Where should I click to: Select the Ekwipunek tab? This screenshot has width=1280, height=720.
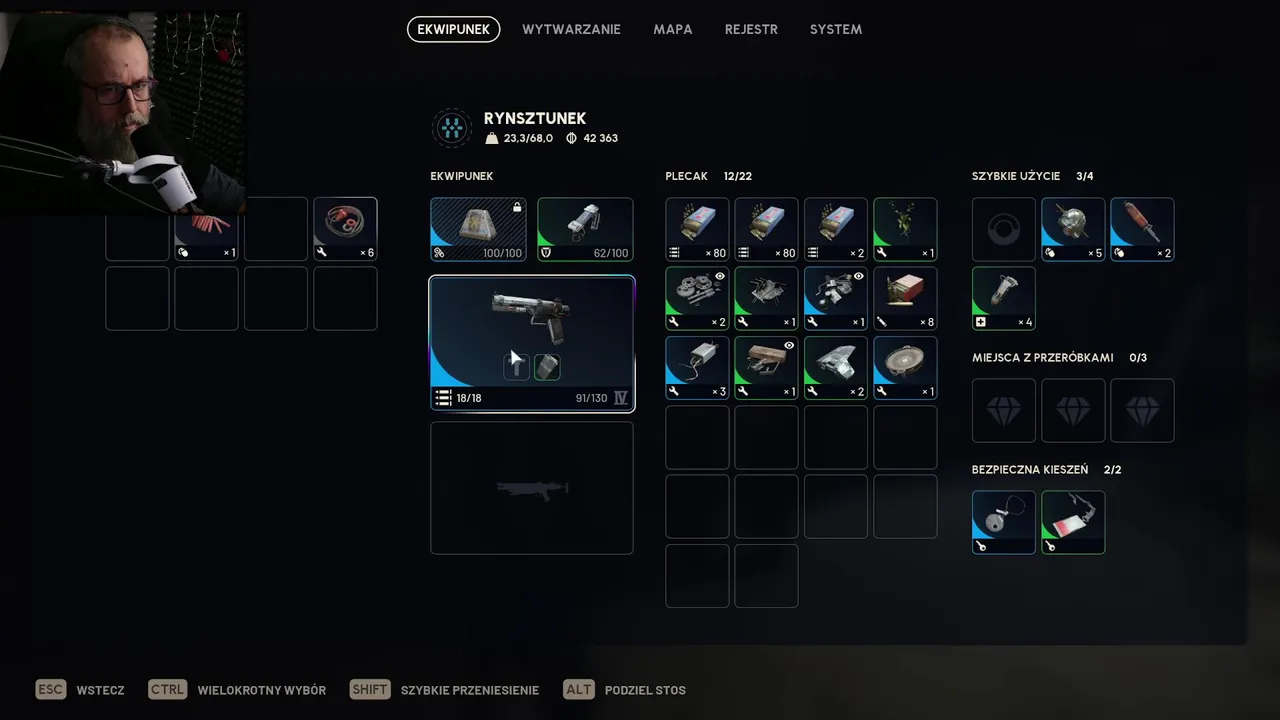[x=453, y=29]
